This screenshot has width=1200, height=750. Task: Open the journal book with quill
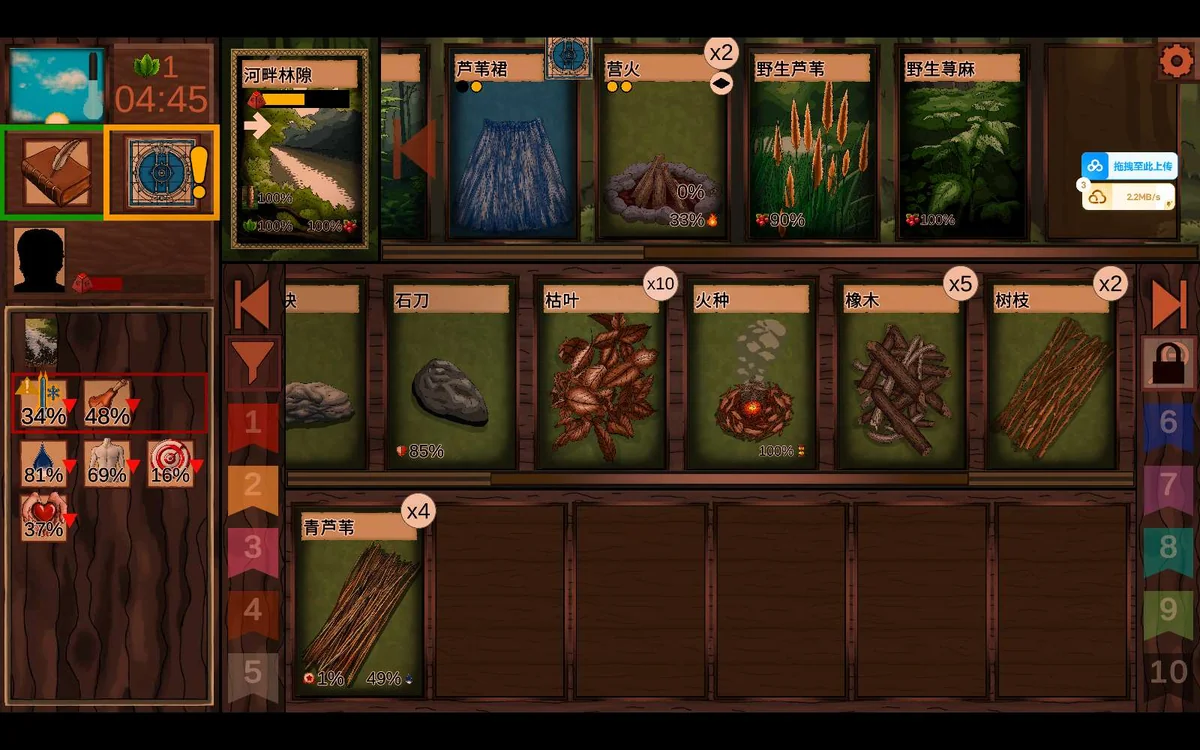(56, 171)
